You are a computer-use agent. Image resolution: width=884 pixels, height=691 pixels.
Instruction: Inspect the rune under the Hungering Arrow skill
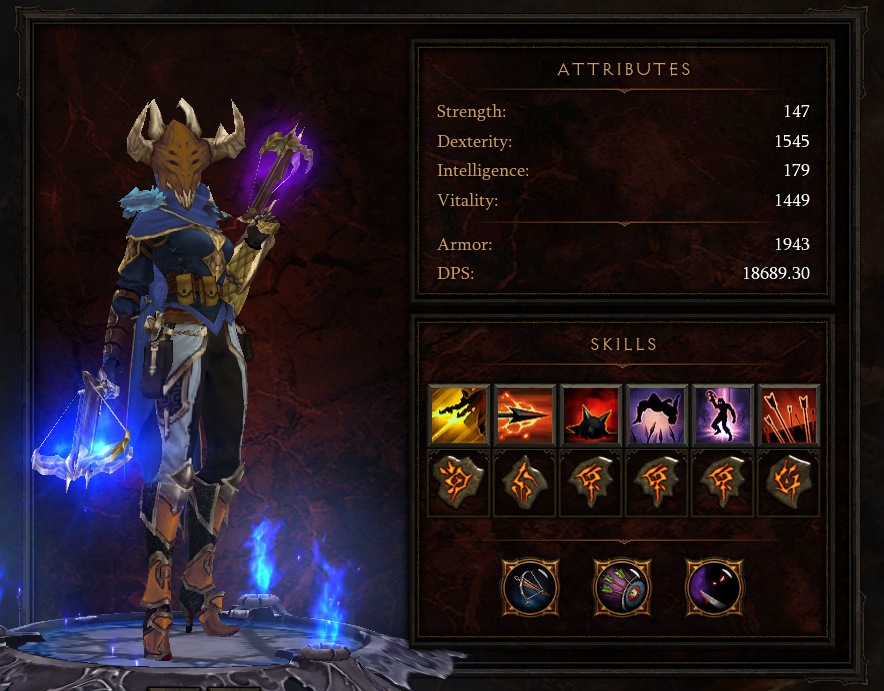tap(458, 483)
